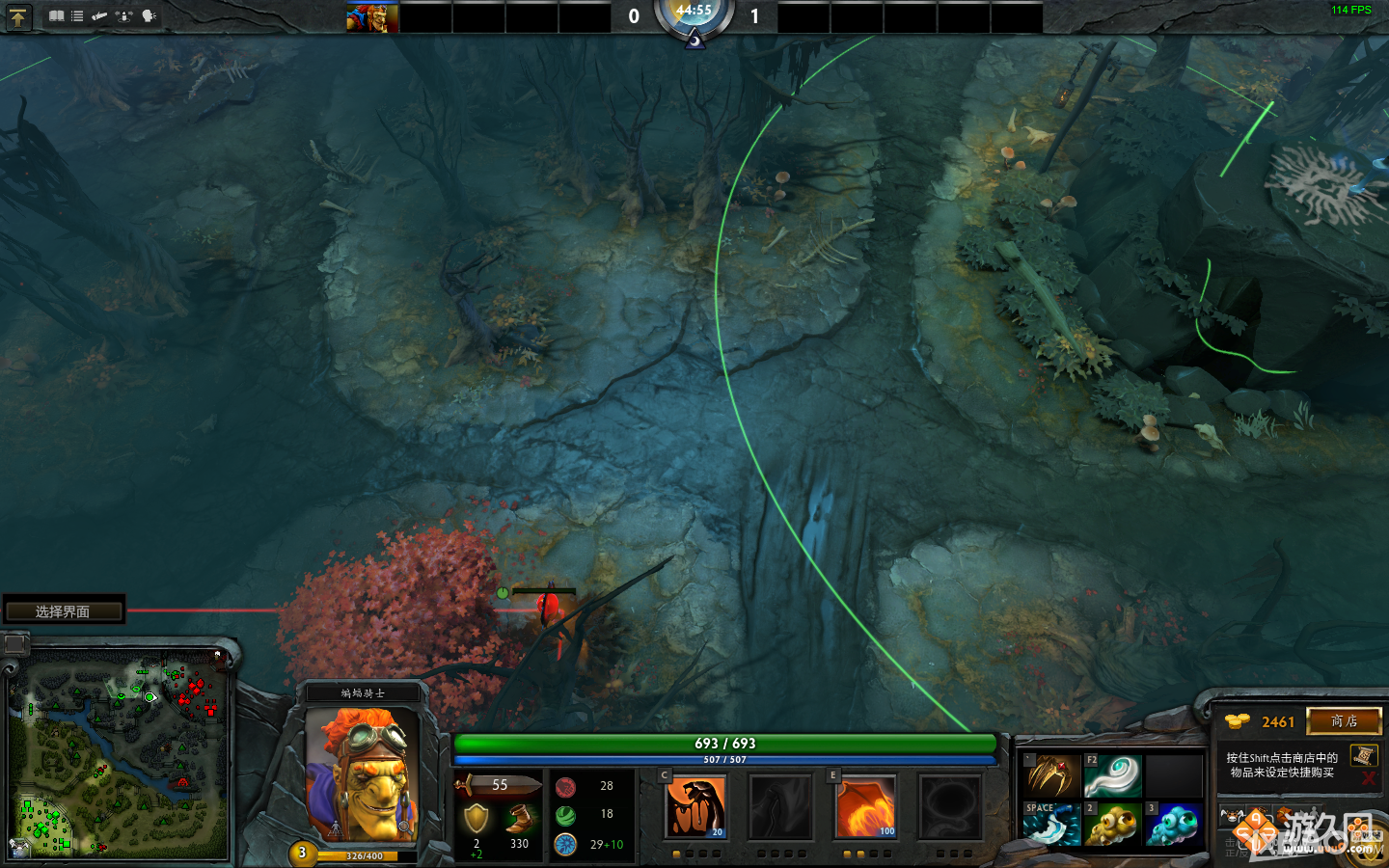This screenshot has height=868, width=1389.
Task: Open the 商店 shop panel
Action: (x=1344, y=720)
